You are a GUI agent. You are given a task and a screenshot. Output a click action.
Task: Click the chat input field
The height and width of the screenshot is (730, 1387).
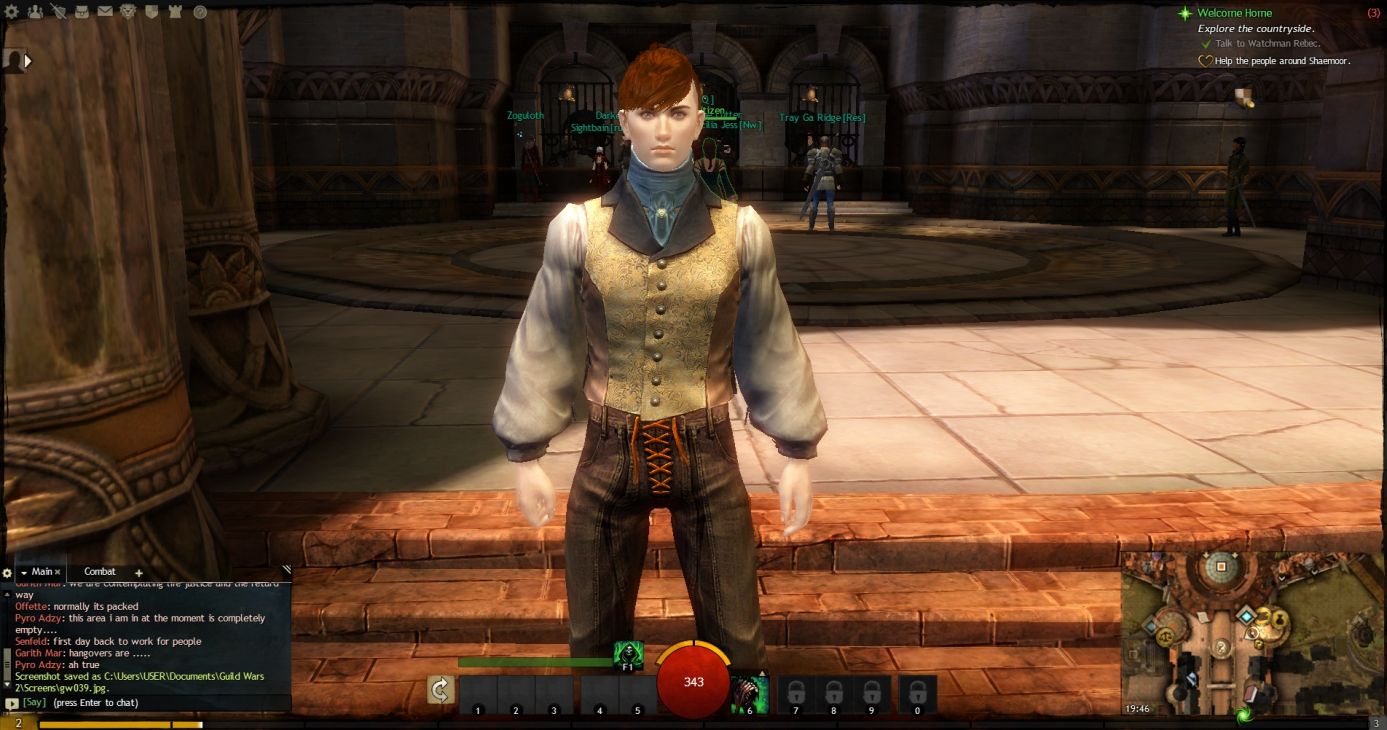(x=150, y=703)
